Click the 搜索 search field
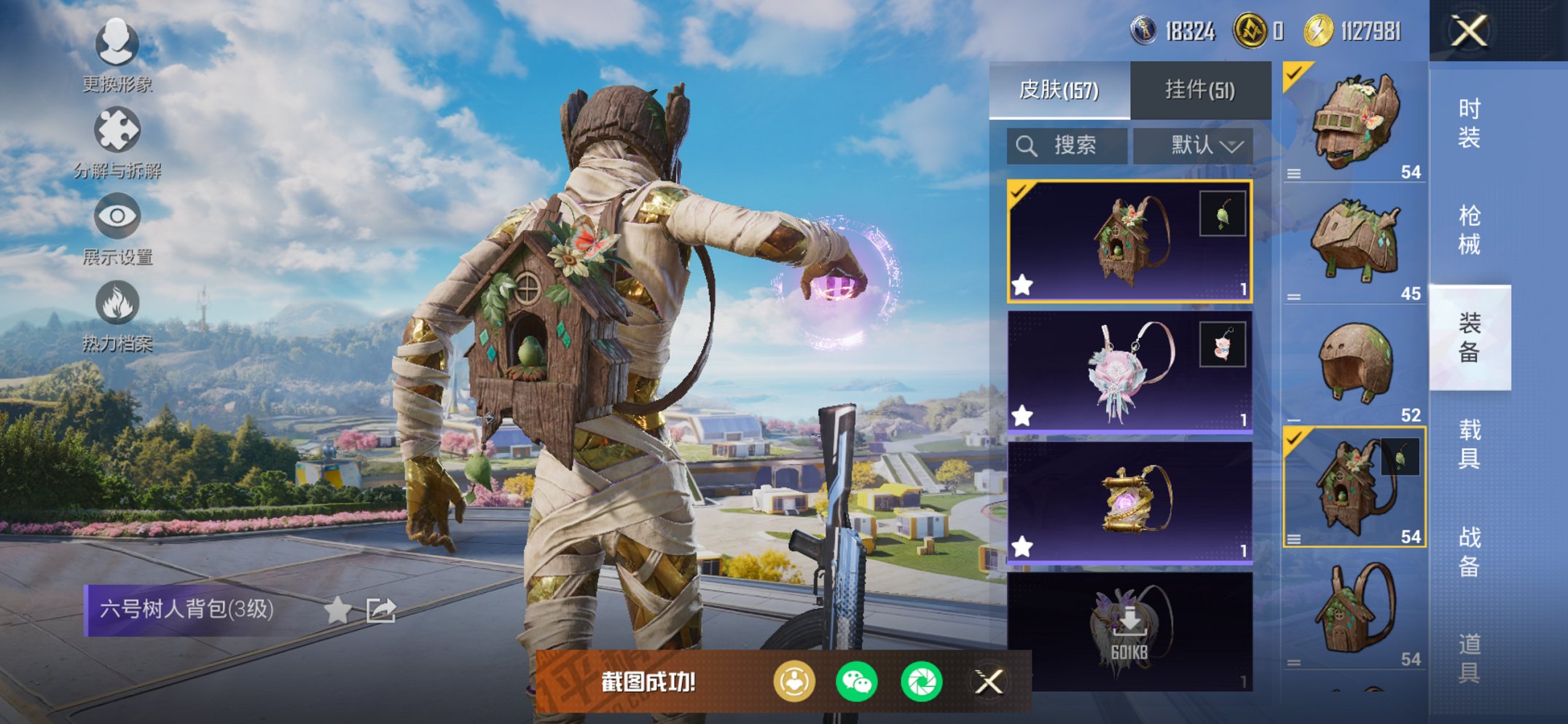This screenshot has height=724, width=1568. (x=1067, y=146)
